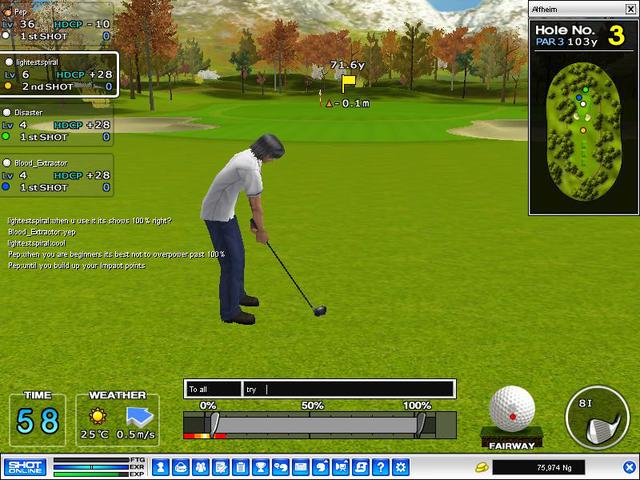This screenshot has width=640, height=480.
Task: Click the gold Ng currency icon
Action: point(480,467)
